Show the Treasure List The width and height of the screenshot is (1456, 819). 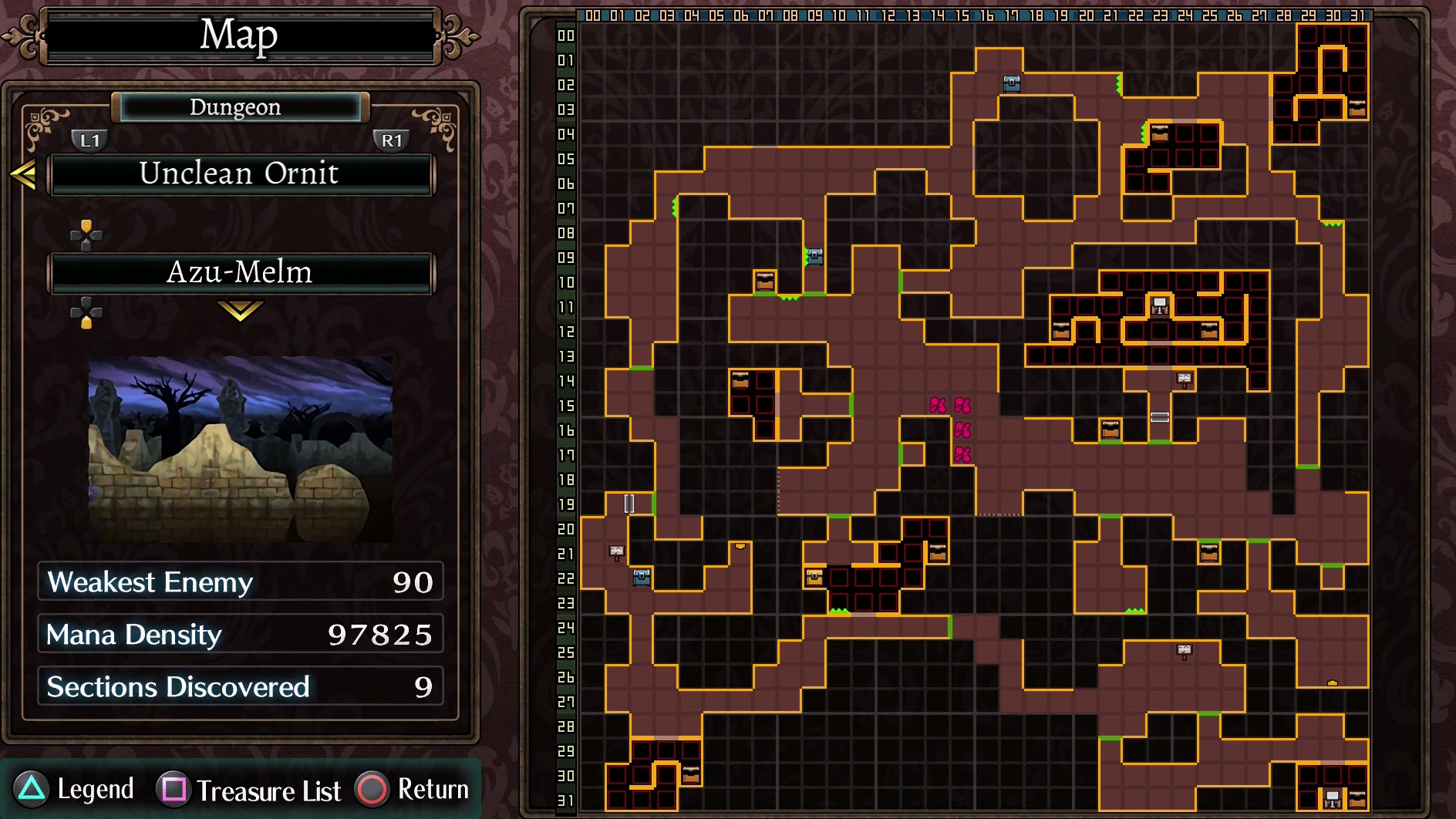[x=248, y=790]
